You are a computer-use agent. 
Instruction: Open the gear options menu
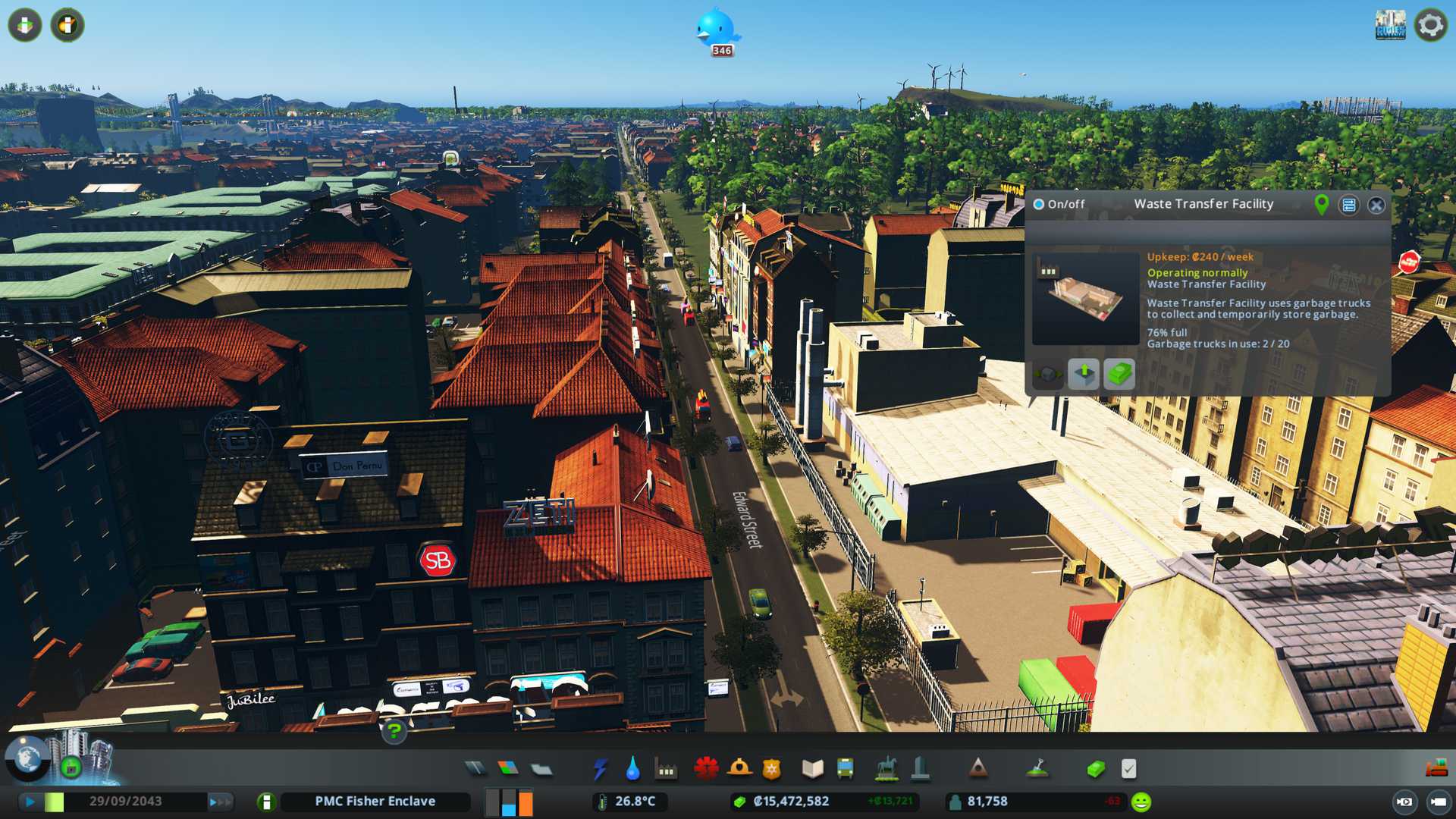[x=1430, y=26]
